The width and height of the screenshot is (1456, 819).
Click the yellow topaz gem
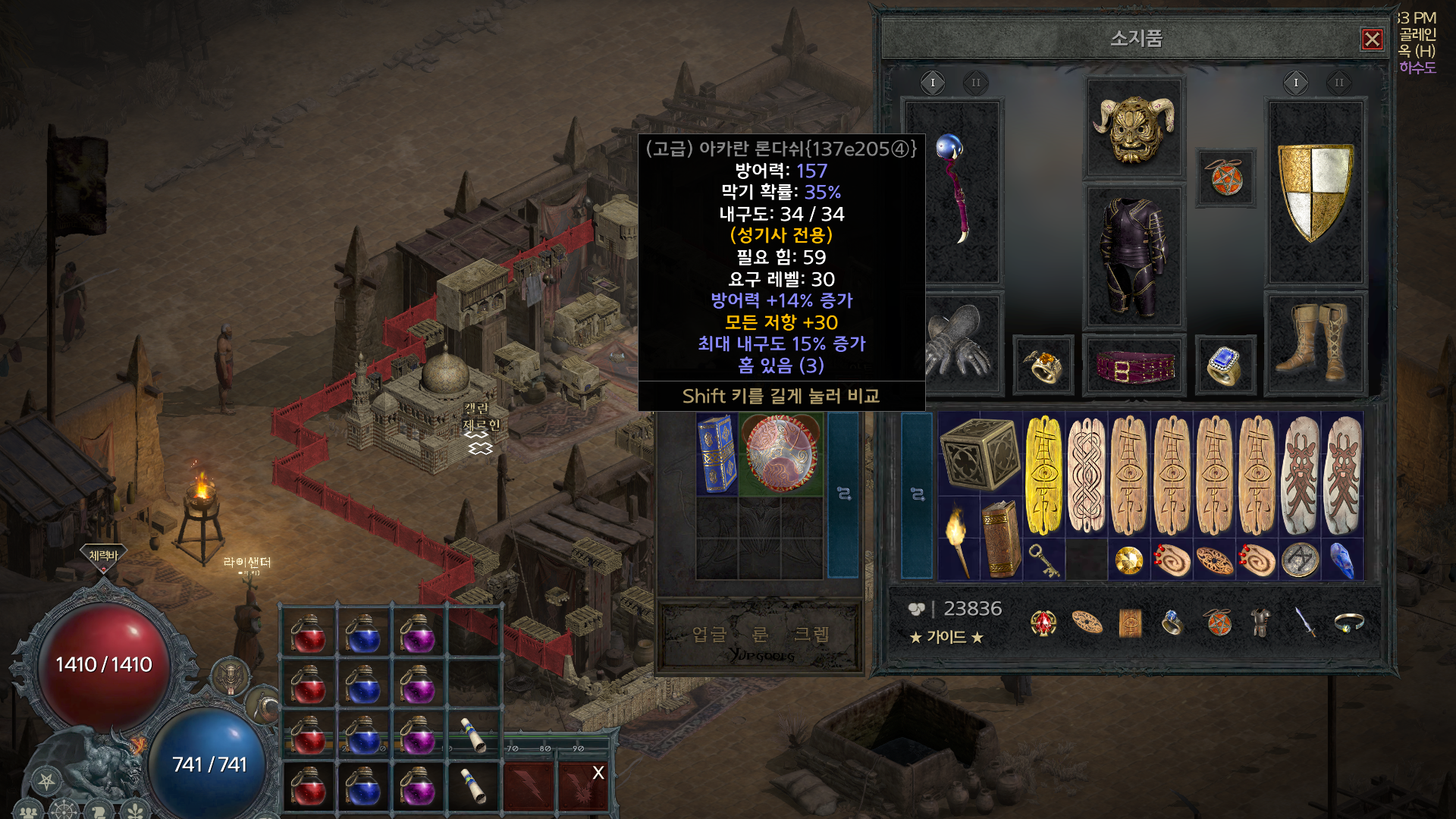1129,561
